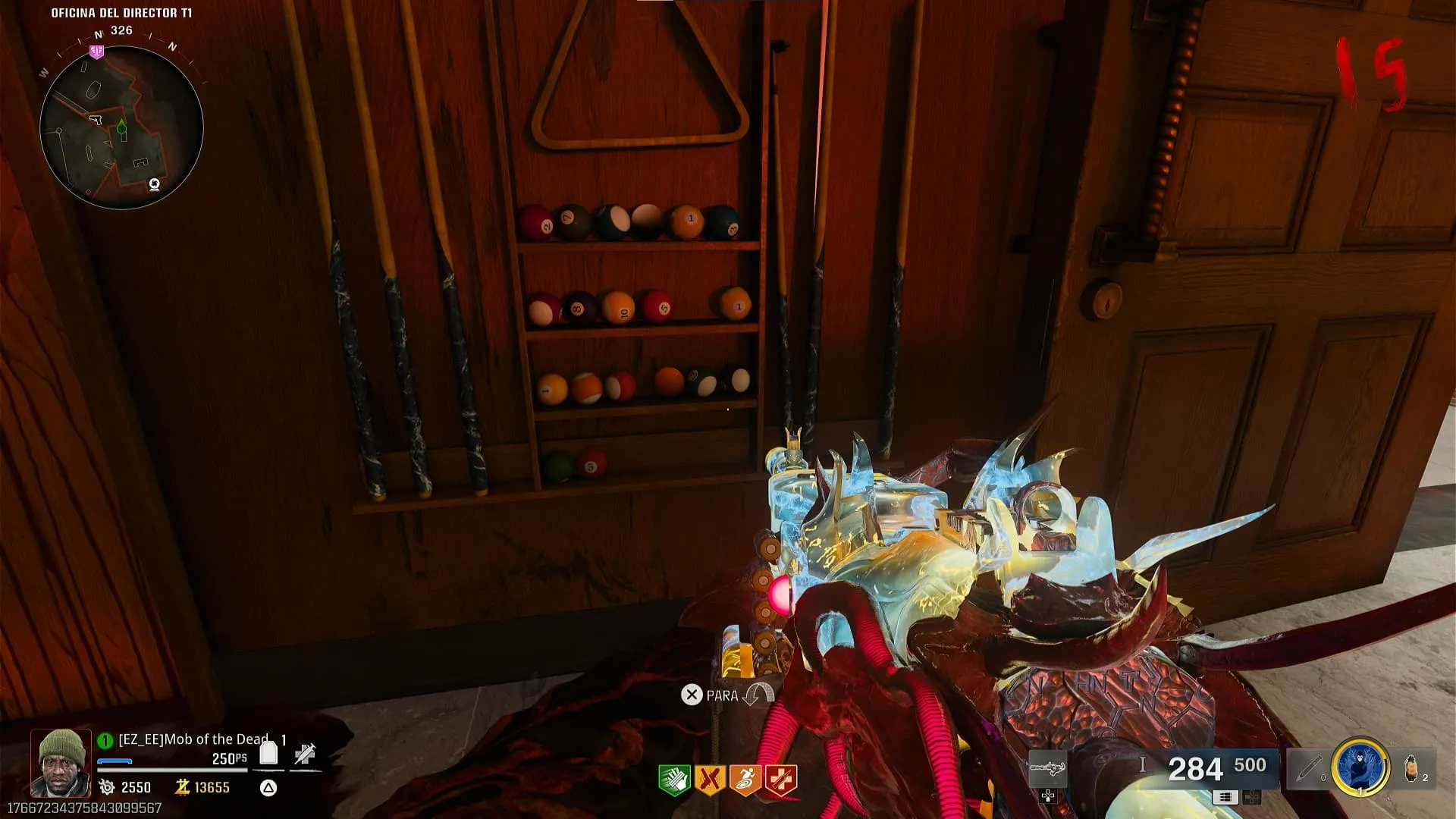Click the player character portrait
This screenshot has height=819, width=1456.
point(60,762)
